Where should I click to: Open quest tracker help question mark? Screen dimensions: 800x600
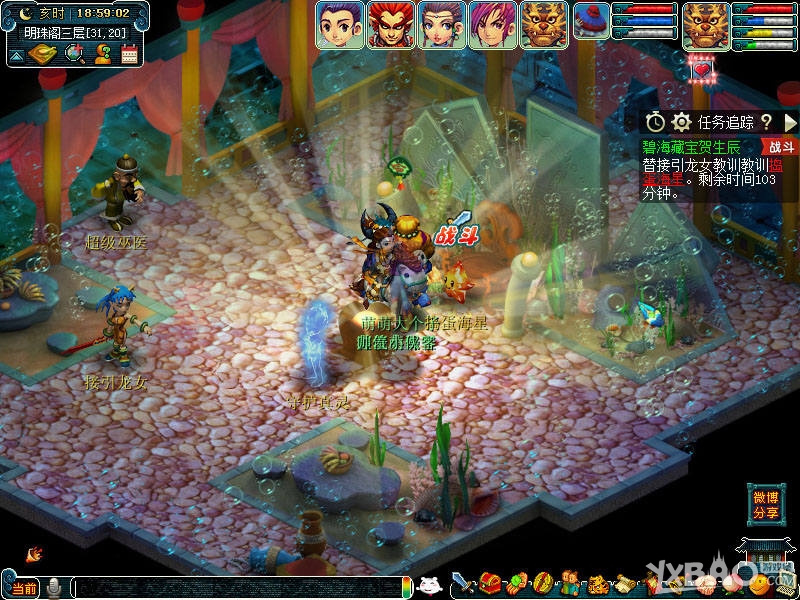click(766, 122)
